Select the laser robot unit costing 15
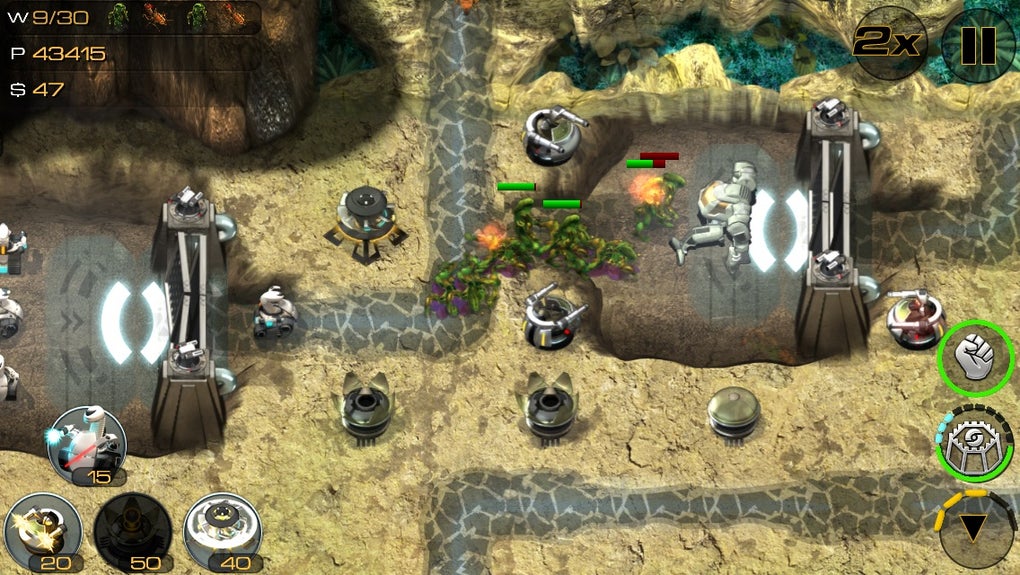1020x575 pixels. 86,444
